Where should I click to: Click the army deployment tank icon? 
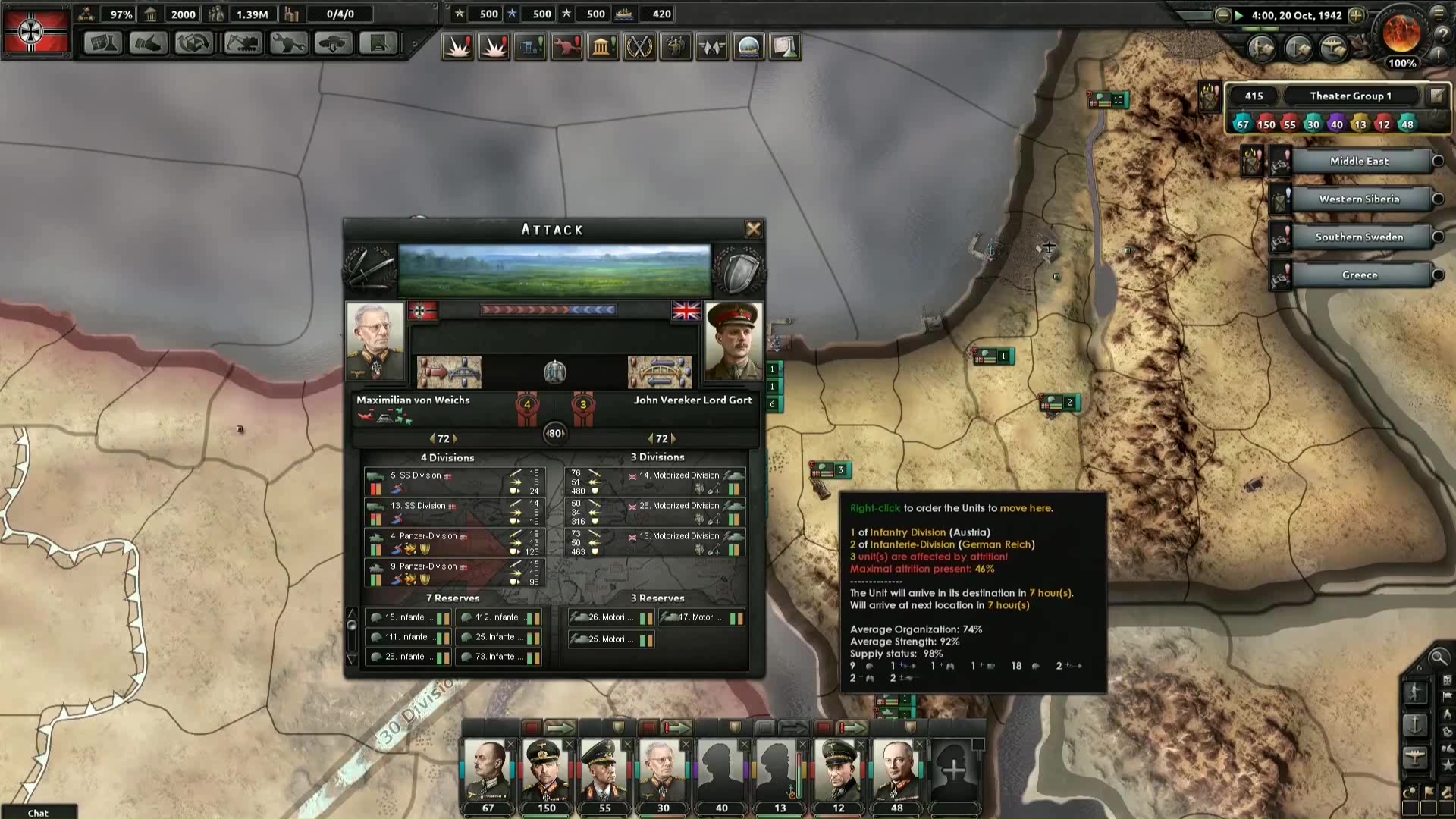pos(332,44)
